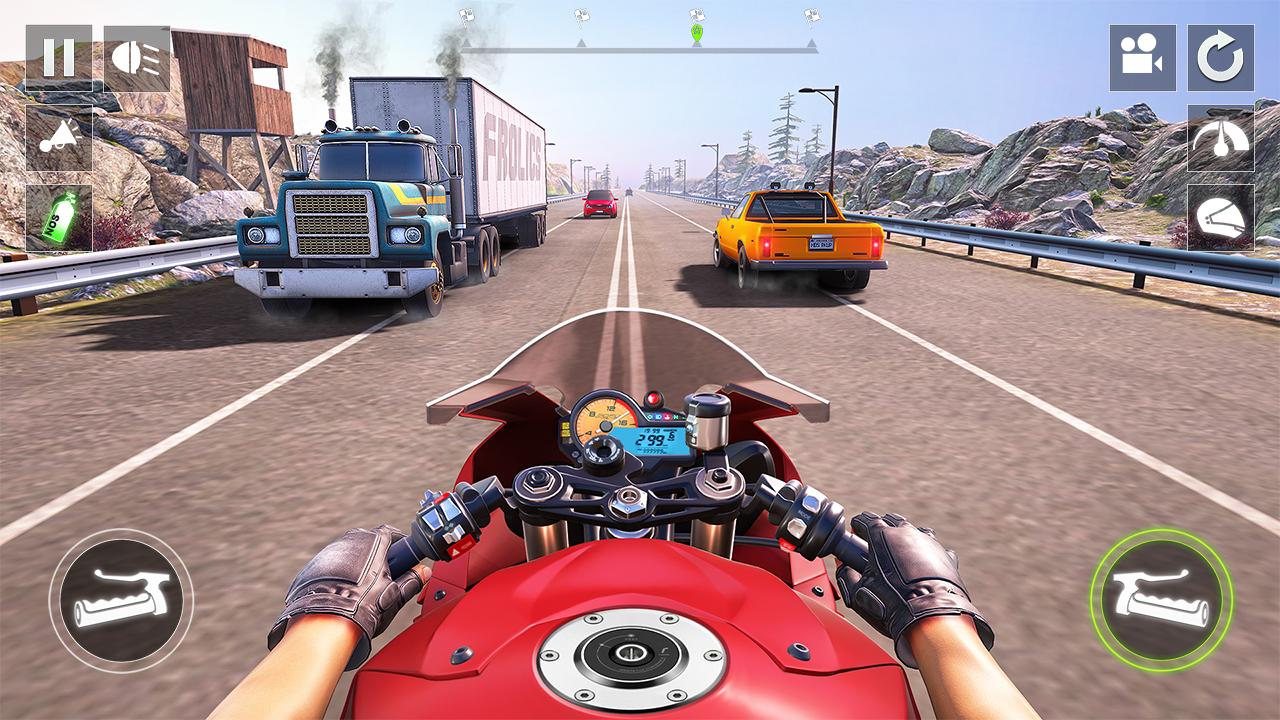Screen dimensions: 1280x720
Task: Restart the race
Action: (x=1219, y=57)
